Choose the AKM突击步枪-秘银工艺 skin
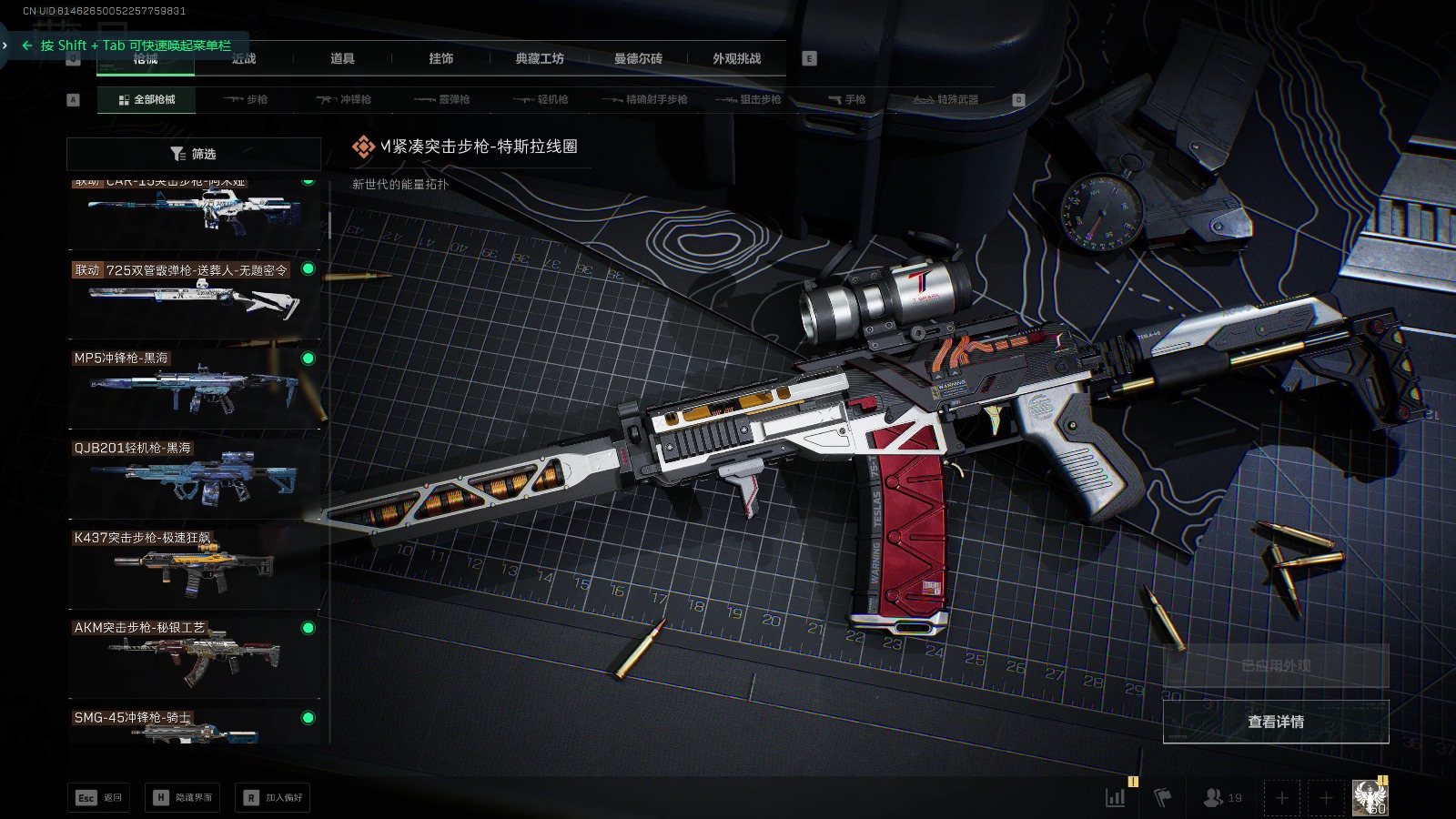Viewport: 1456px width, 819px height. pyautogui.click(x=194, y=656)
